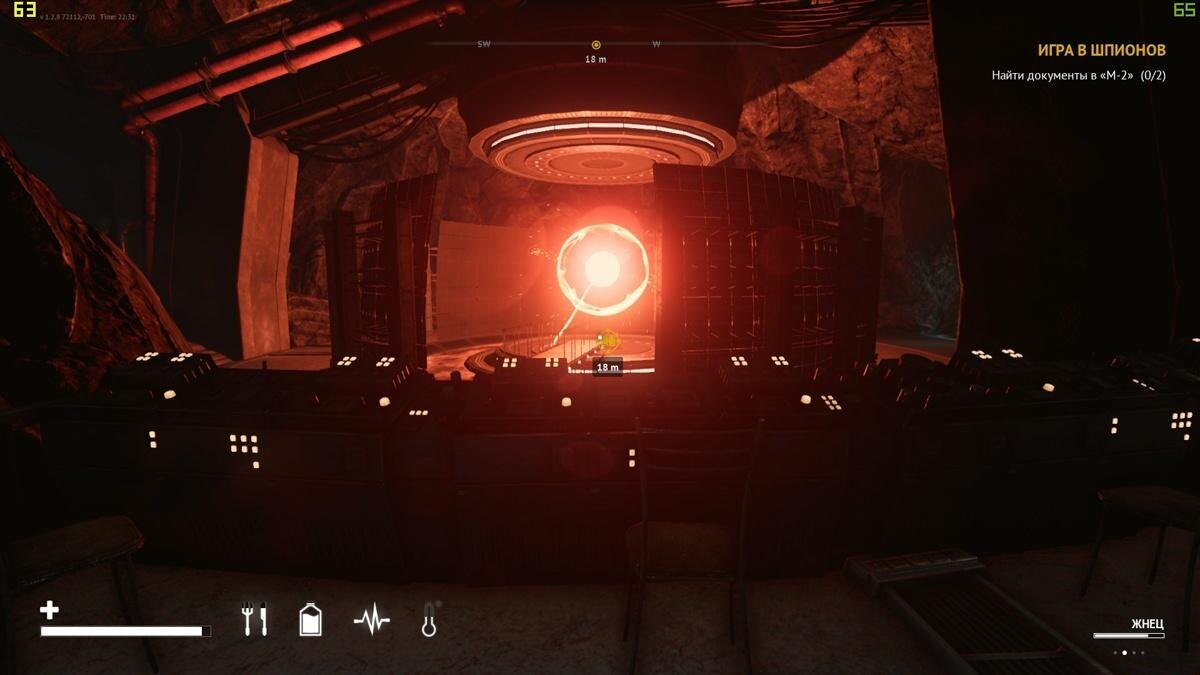Click the white health cross icon
This screenshot has height=675, width=1200.
click(x=49, y=610)
